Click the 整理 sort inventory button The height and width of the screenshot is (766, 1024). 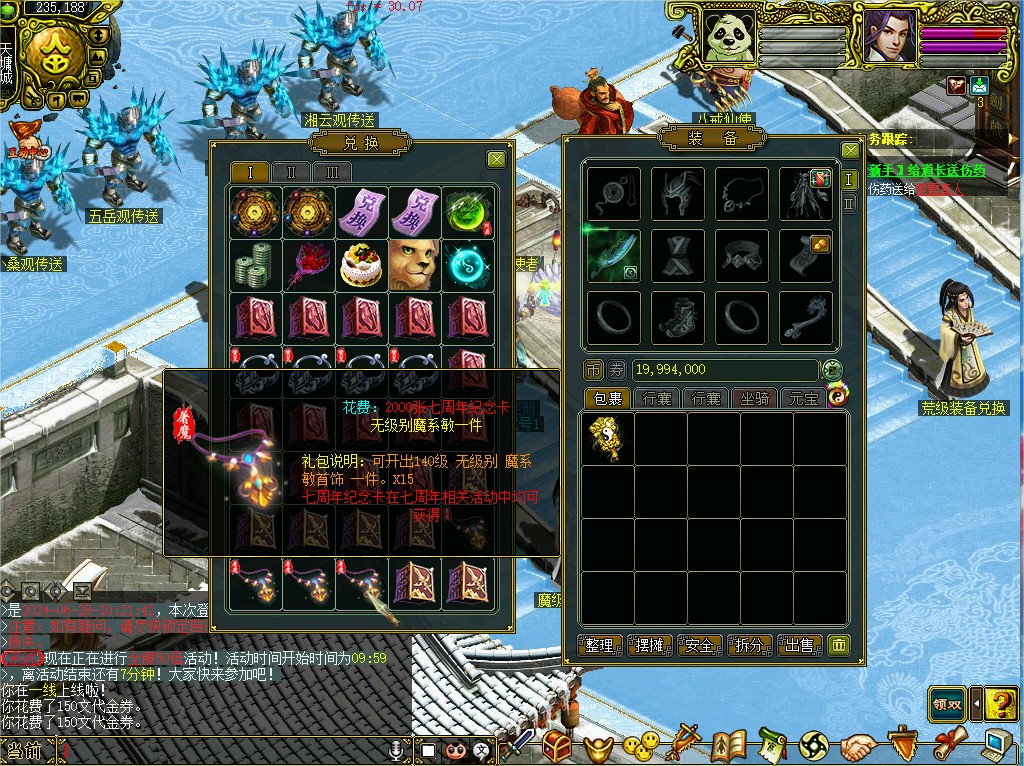point(601,645)
